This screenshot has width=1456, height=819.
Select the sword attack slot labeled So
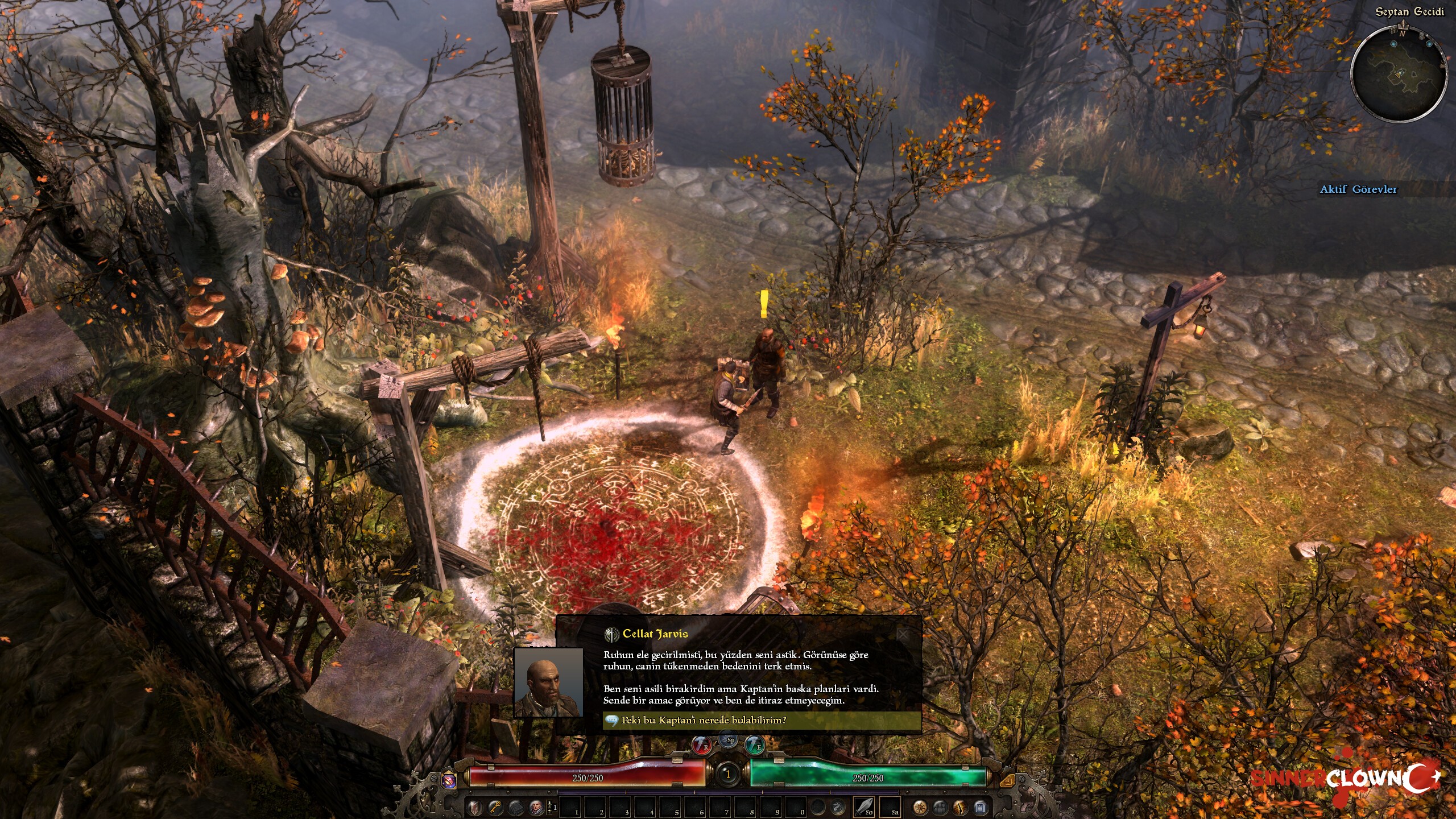(x=864, y=806)
